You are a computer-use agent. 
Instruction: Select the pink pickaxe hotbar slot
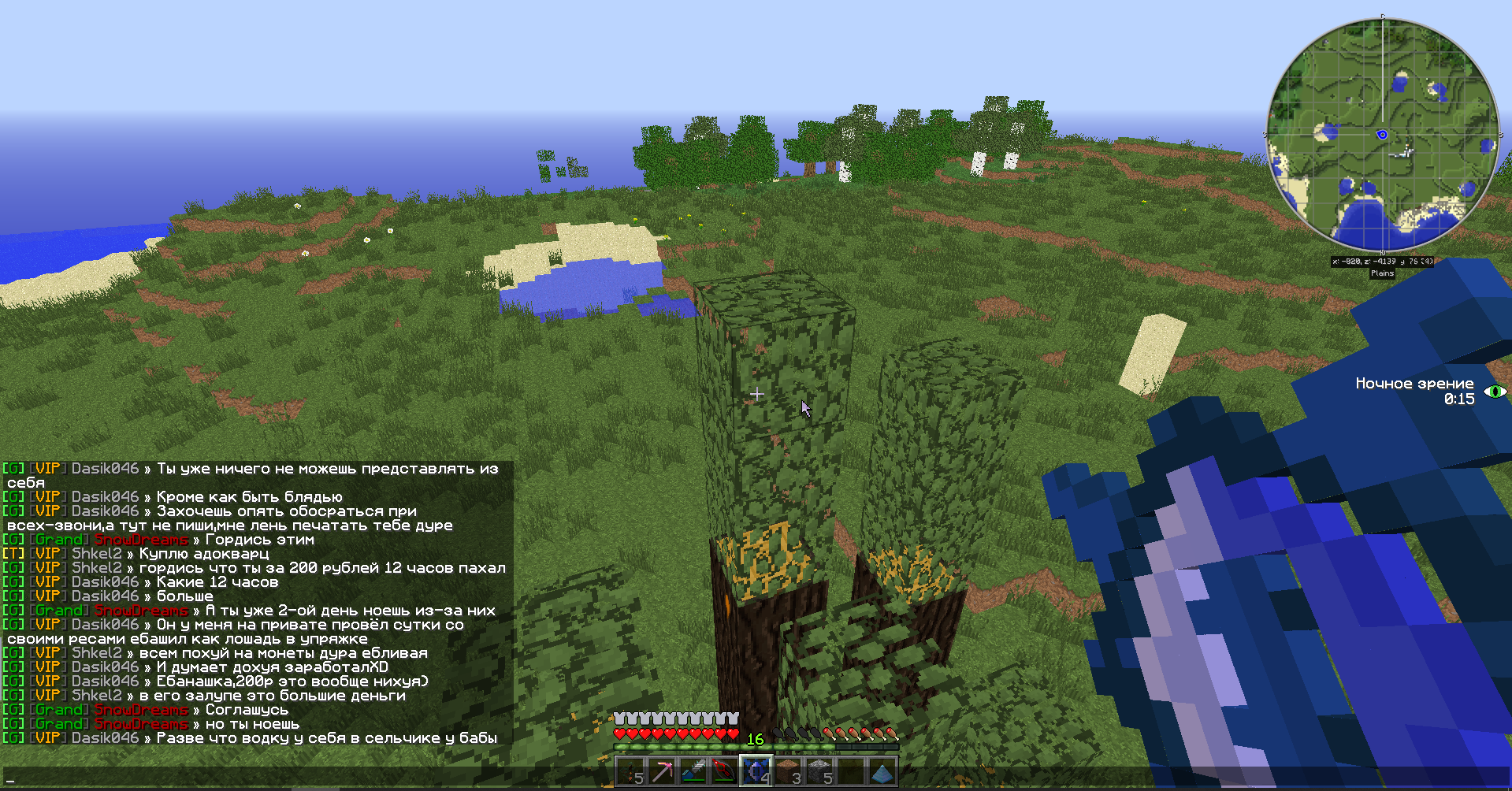point(662,772)
